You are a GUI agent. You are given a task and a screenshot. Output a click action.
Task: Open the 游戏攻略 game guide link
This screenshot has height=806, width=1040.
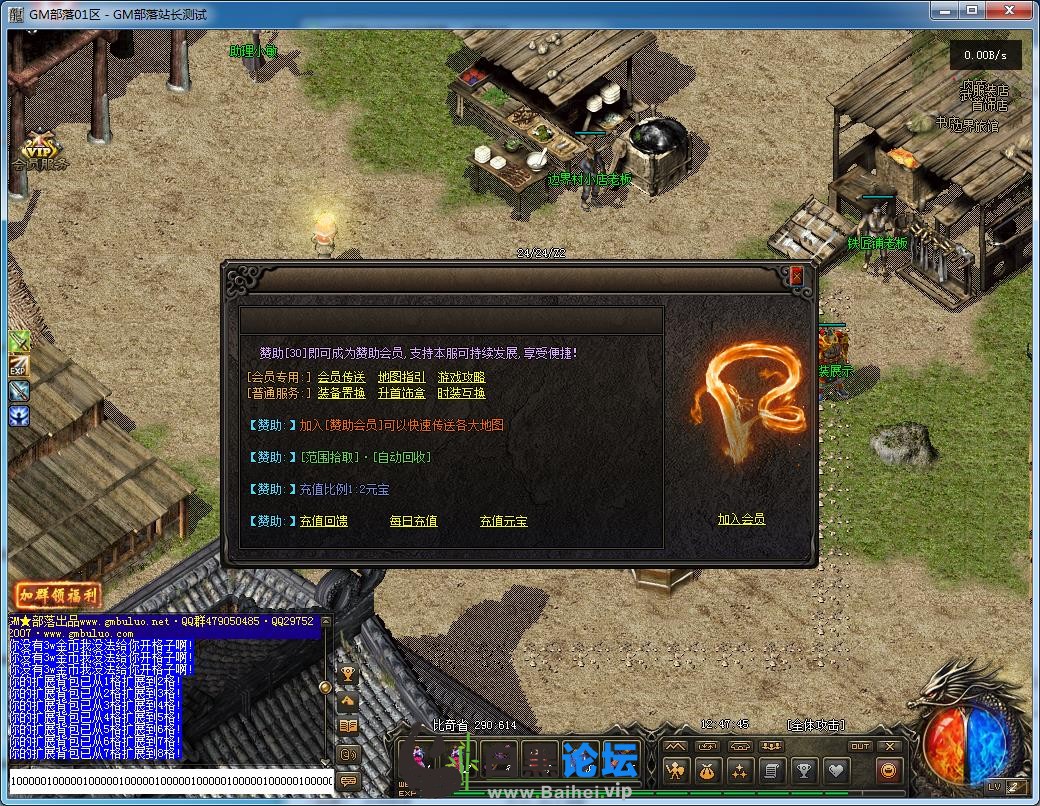click(x=461, y=377)
